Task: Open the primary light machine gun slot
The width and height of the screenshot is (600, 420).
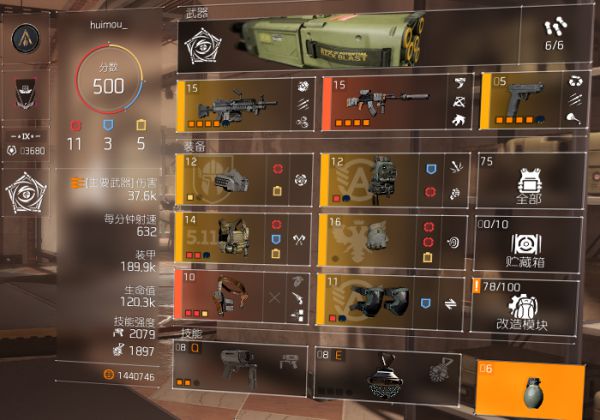Action: (244, 104)
